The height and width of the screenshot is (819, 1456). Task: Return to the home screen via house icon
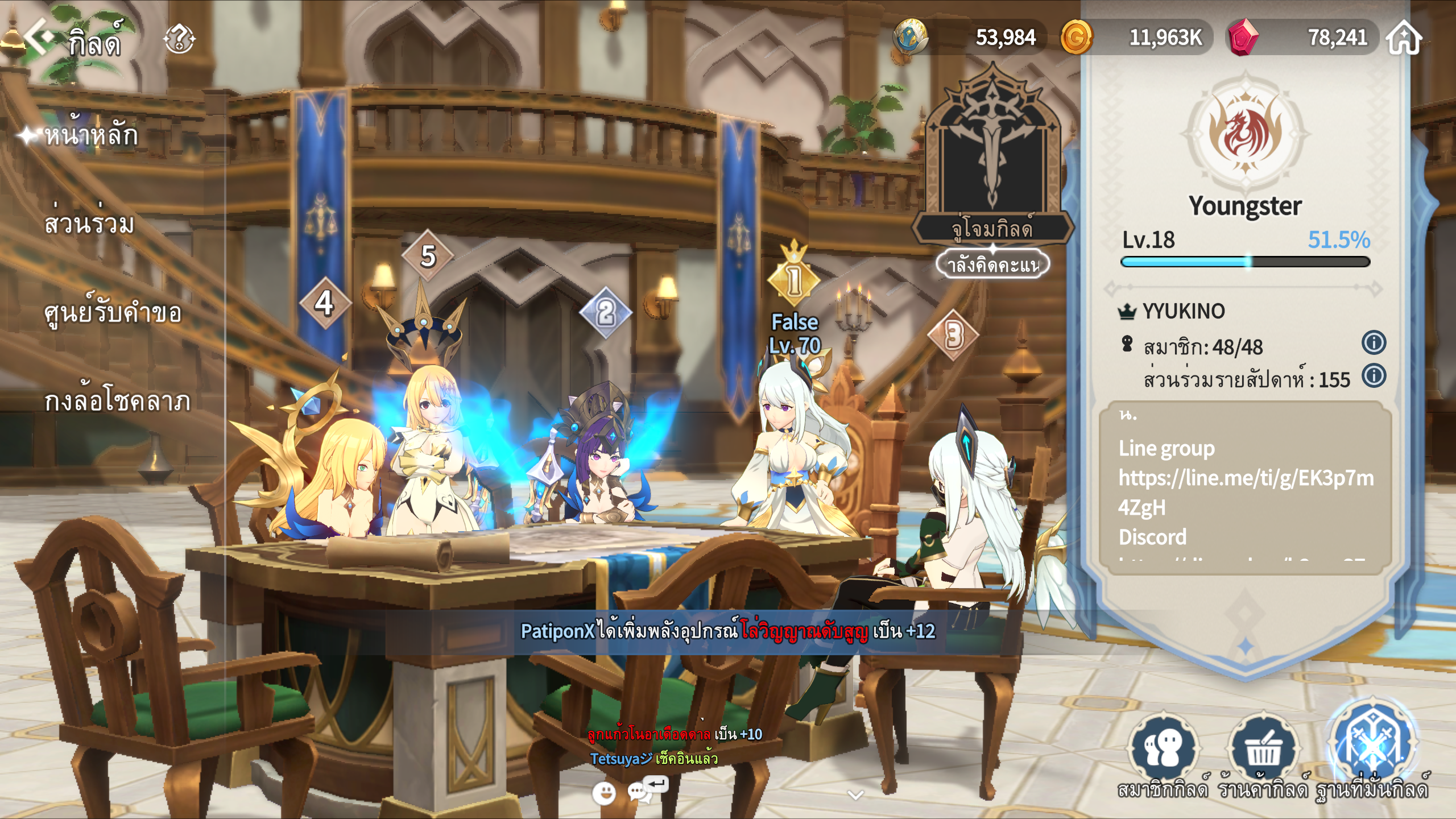[1404, 38]
